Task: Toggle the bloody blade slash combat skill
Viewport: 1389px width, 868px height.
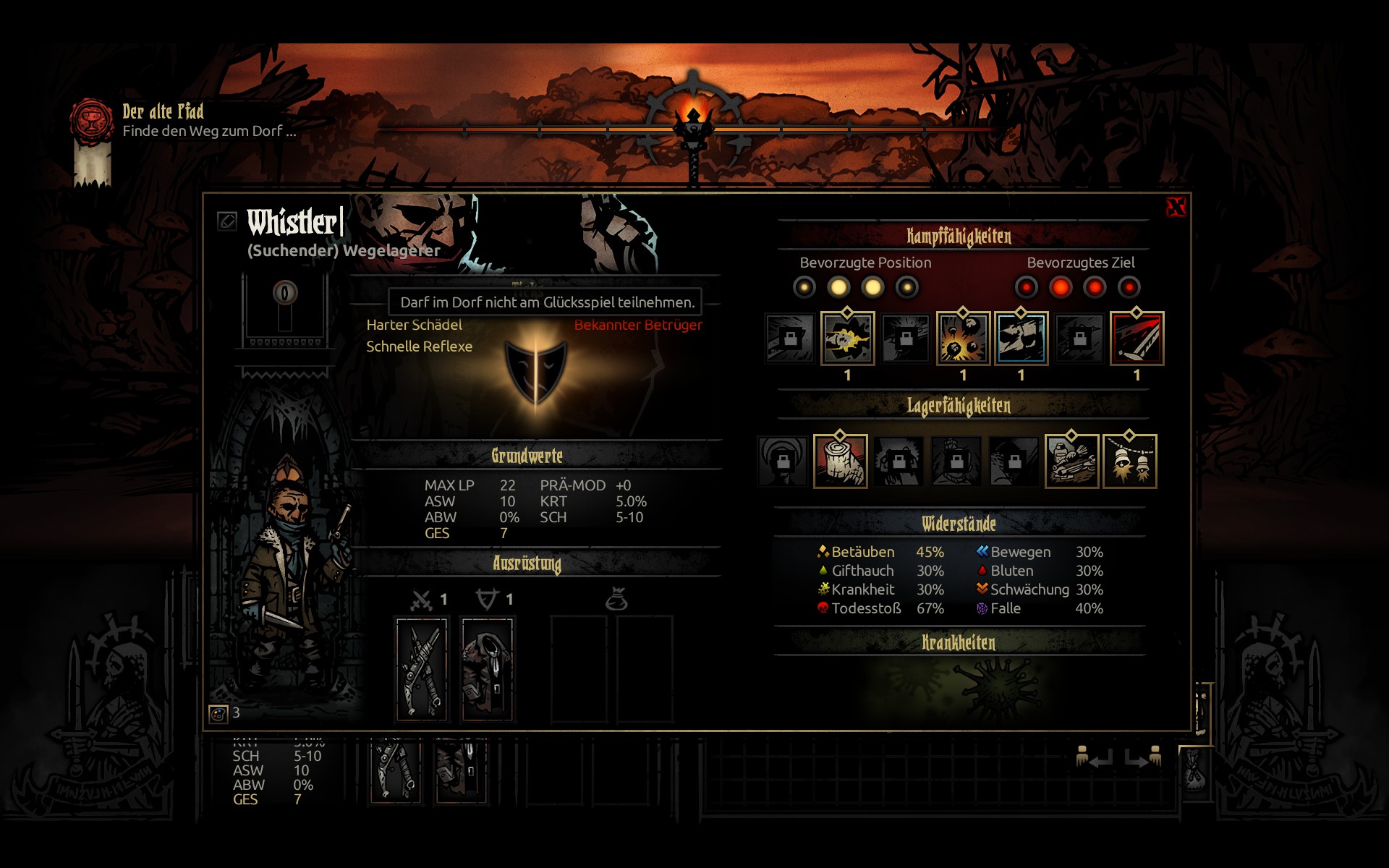Action: pos(1137,339)
